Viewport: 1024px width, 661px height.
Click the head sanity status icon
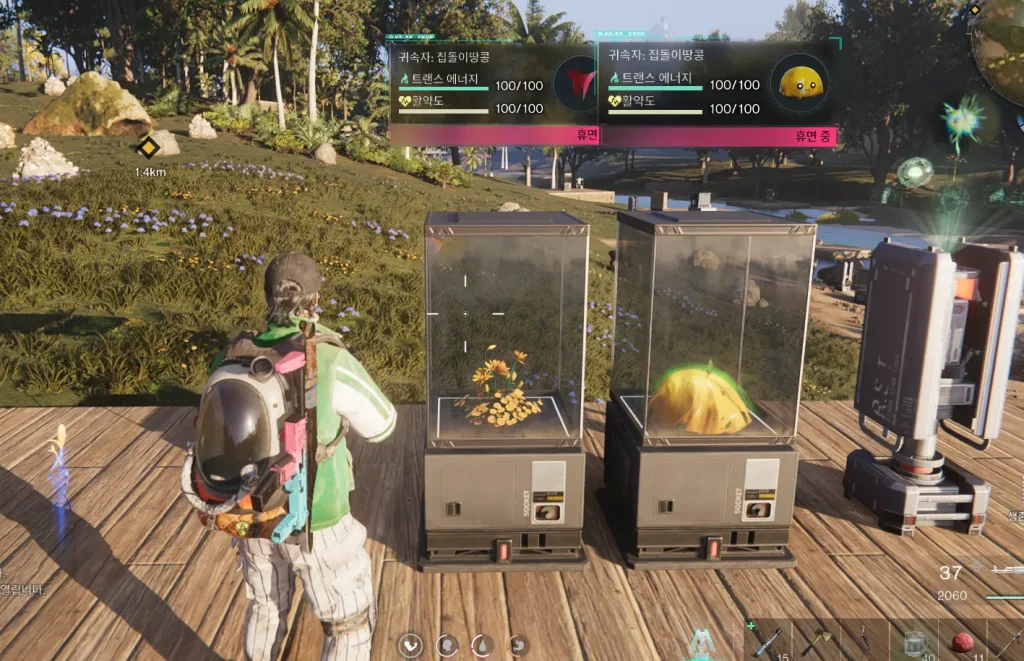[447, 645]
